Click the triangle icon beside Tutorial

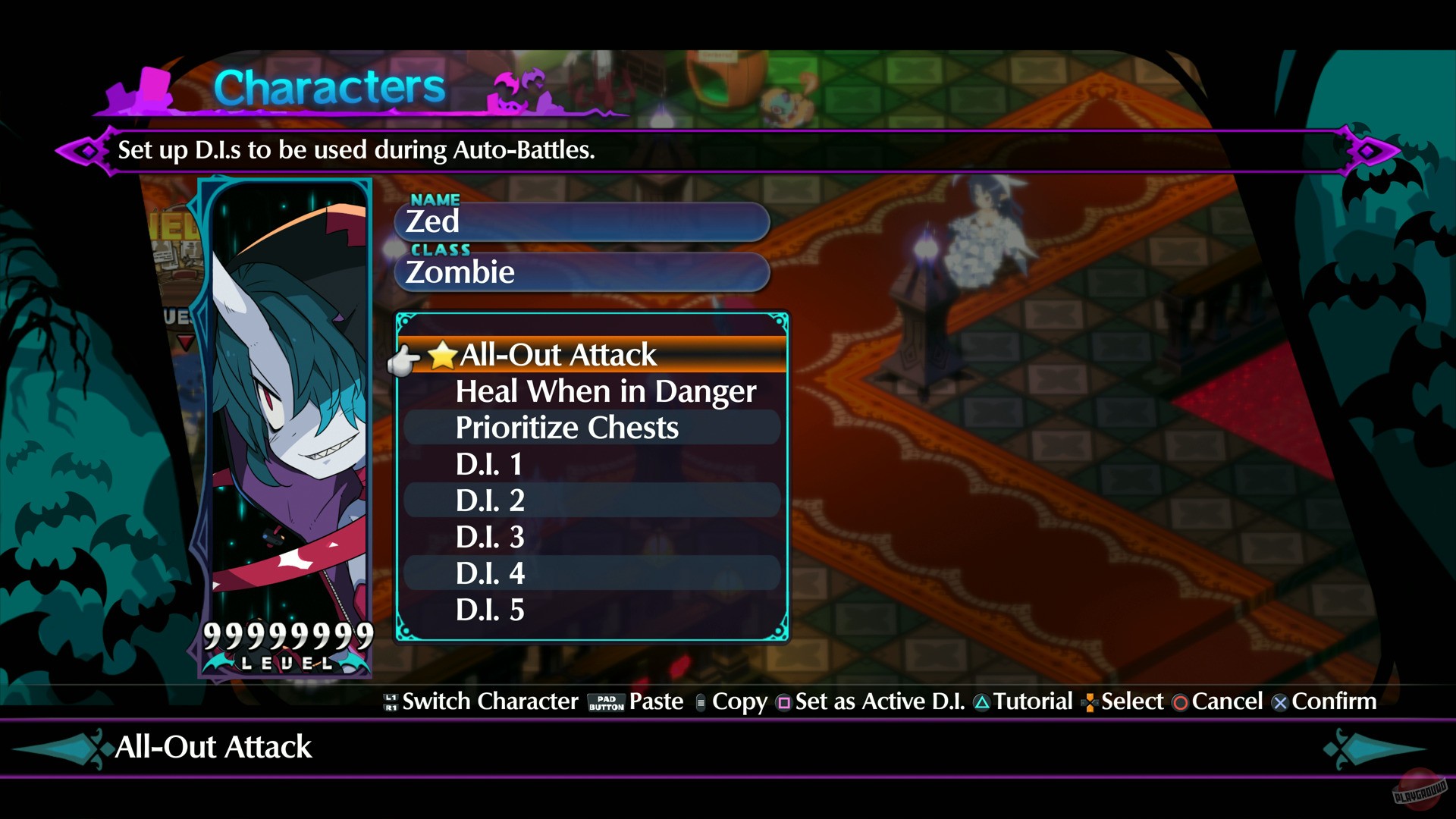tap(983, 701)
